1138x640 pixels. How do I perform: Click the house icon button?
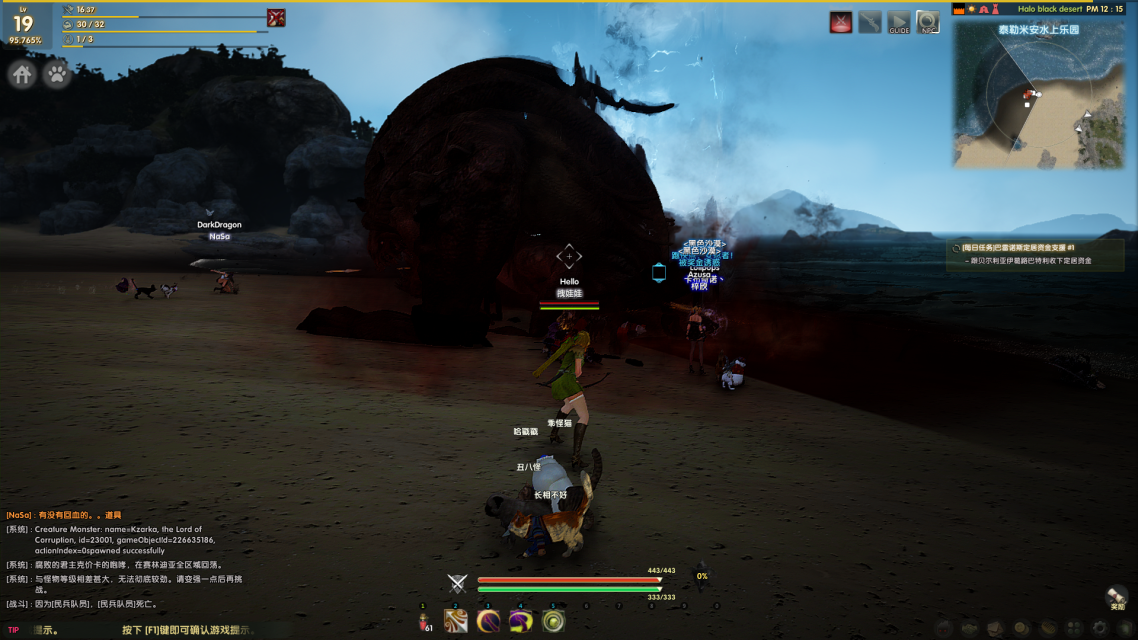22,74
